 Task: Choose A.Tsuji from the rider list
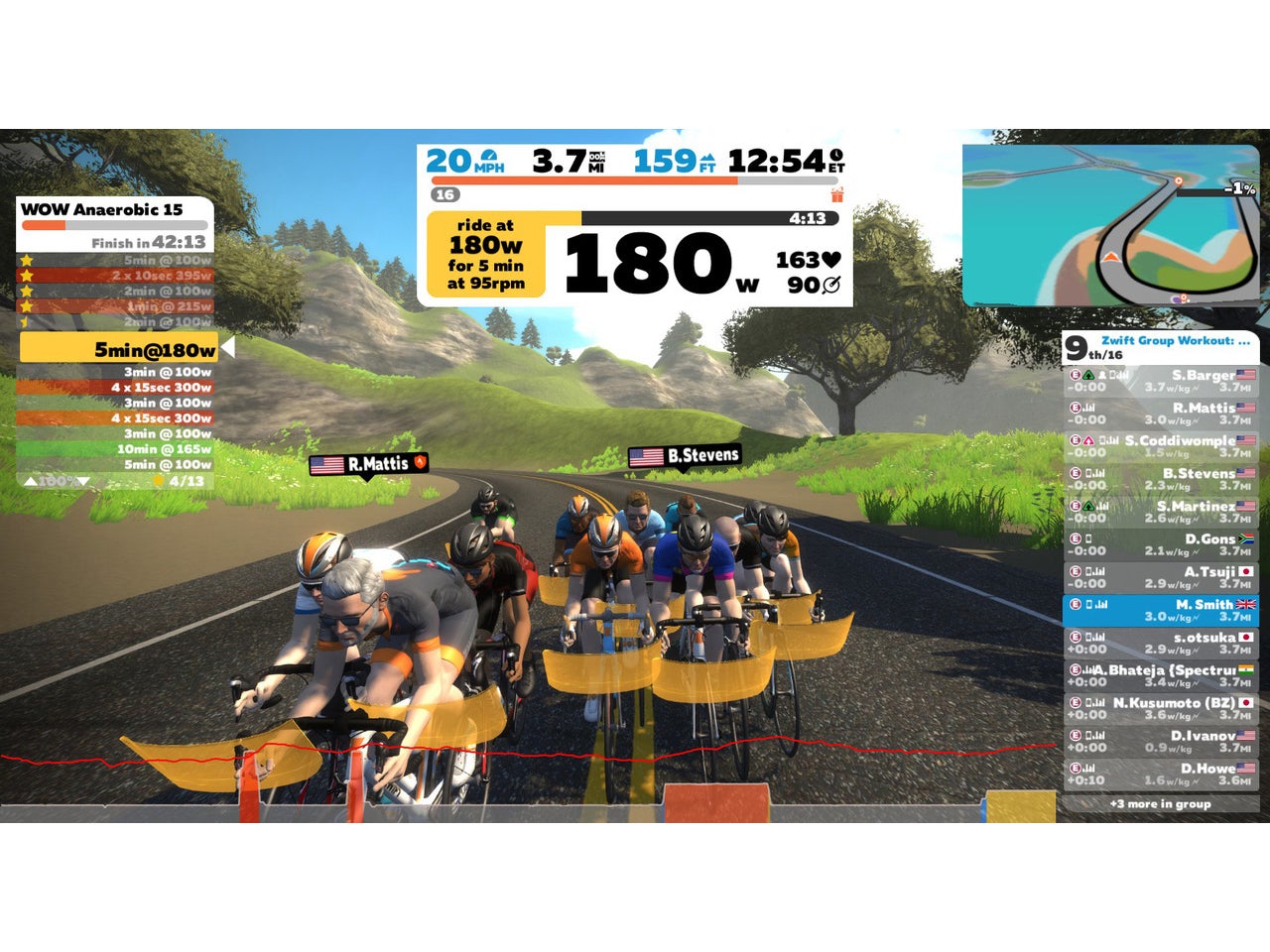1160,577
